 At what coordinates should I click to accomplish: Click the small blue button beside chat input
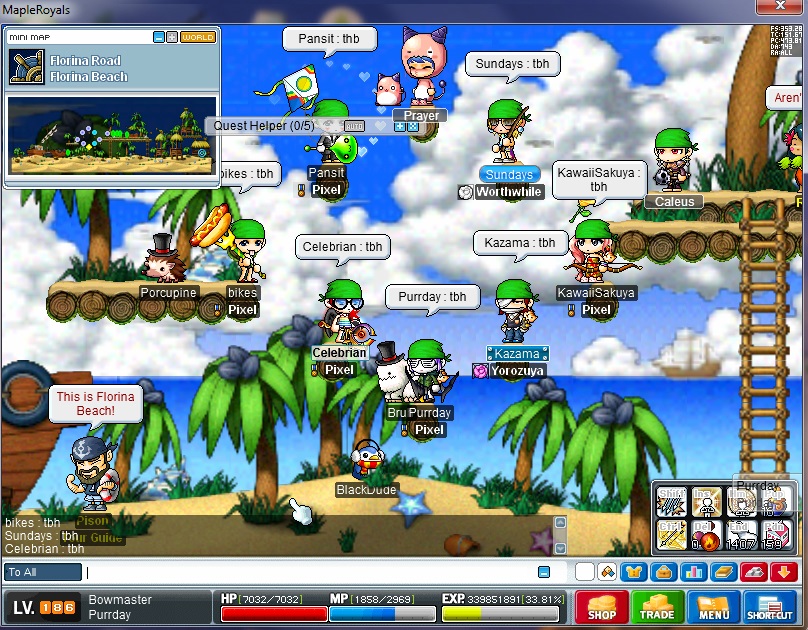pyautogui.click(x=544, y=572)
